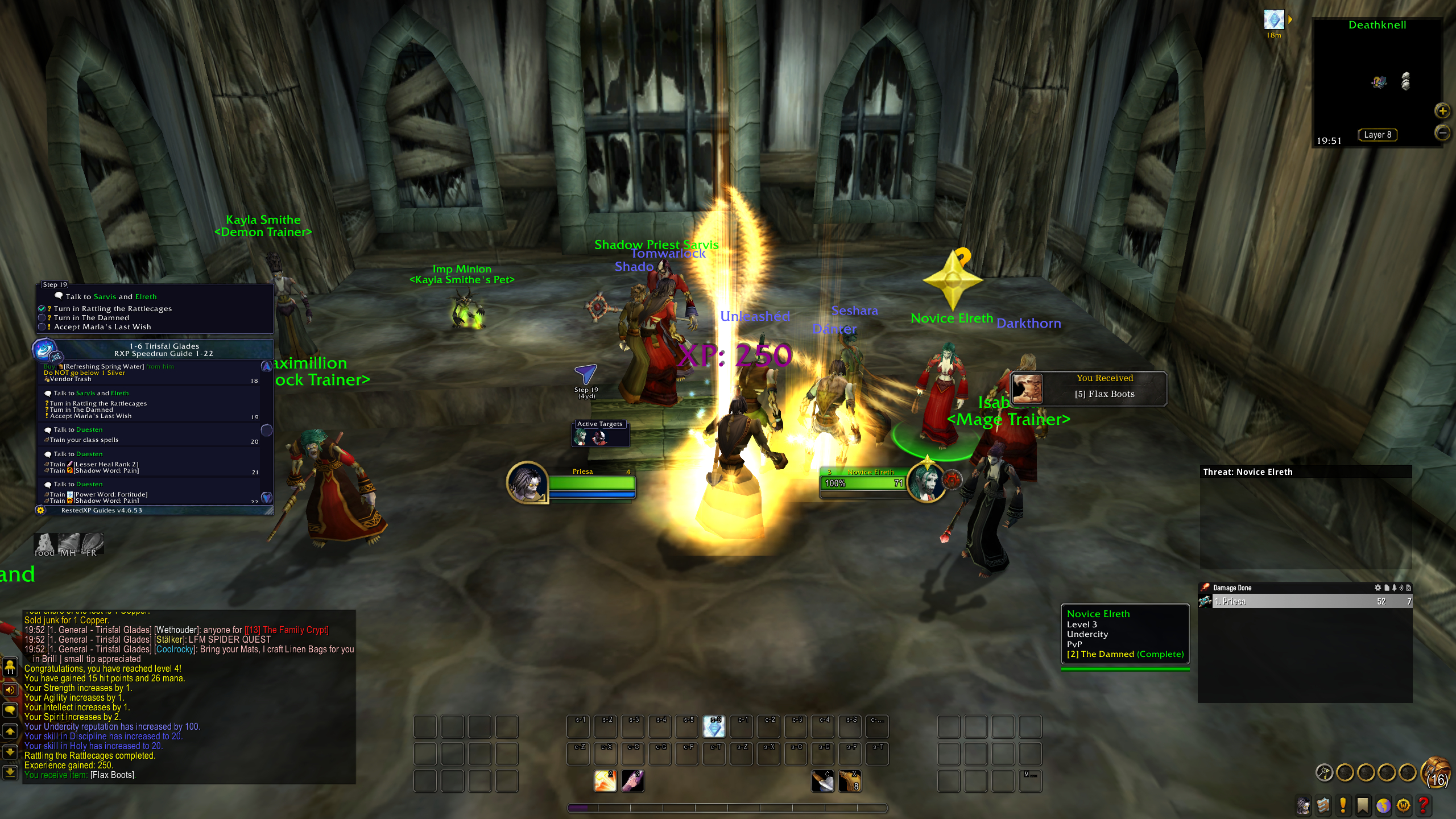
Task: Click the Priesa player portrait
Action: 527,482
